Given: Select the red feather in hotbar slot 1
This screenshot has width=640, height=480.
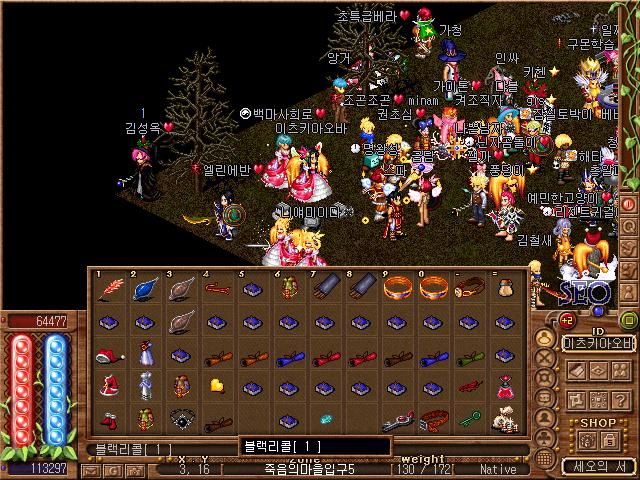Looking at the screenshot, I should (110, 290).
